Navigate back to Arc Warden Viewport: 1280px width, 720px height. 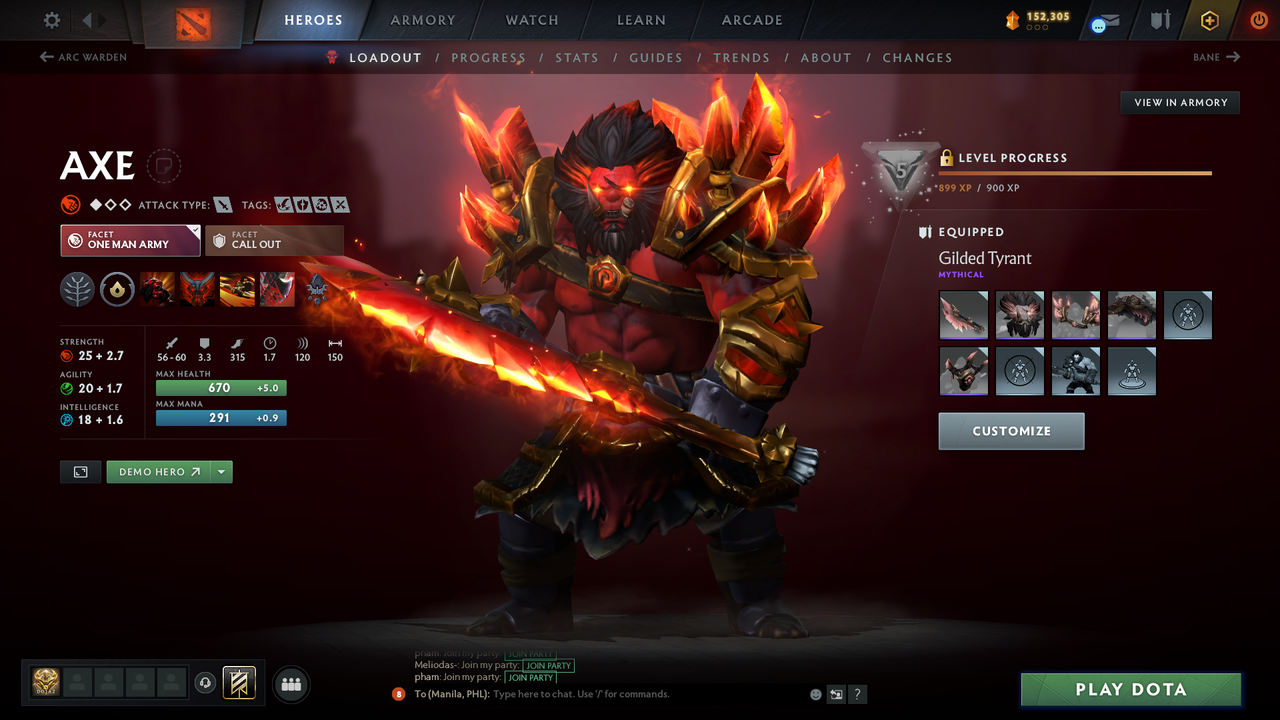[86, 57]
